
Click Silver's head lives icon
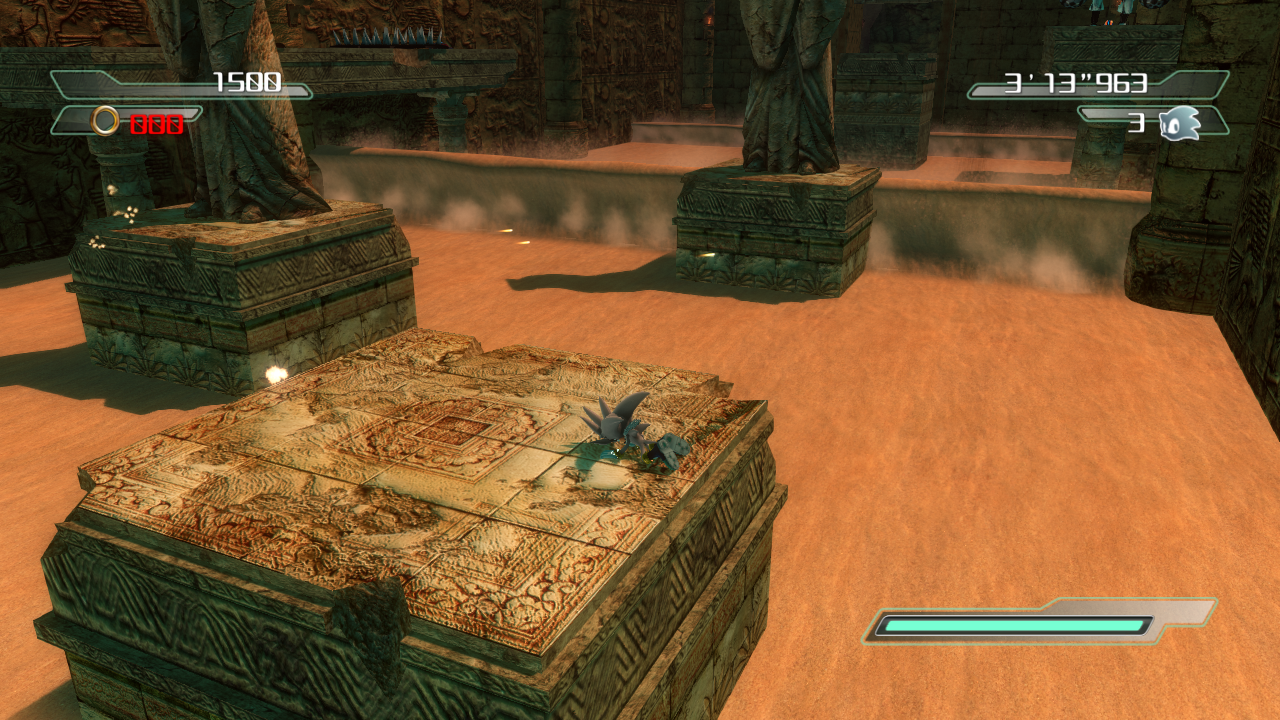[1179, 124]
